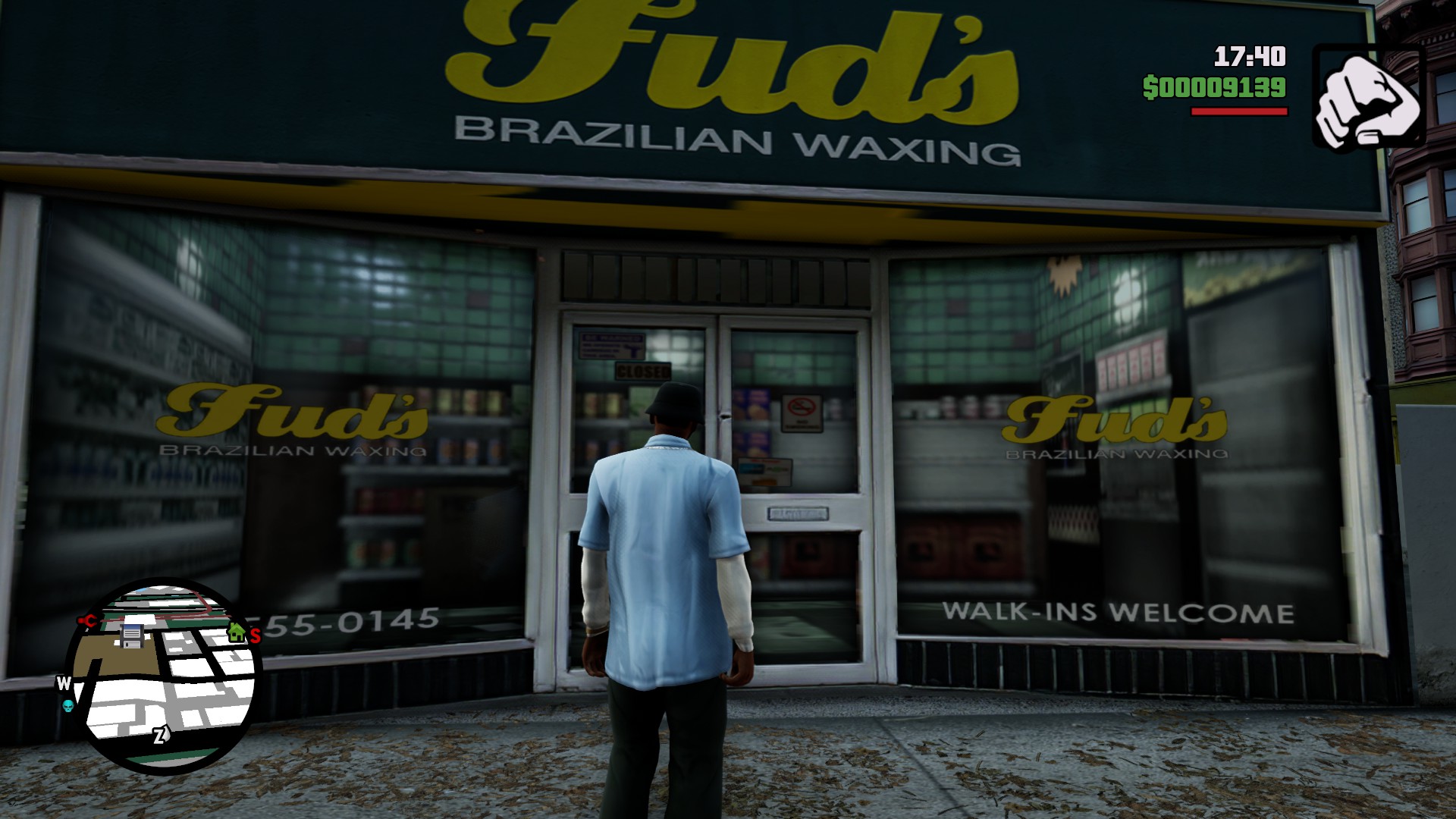Screen dimensions: 1456x819
Task: Select the green house marker on minimap
Action: (237, 631)
